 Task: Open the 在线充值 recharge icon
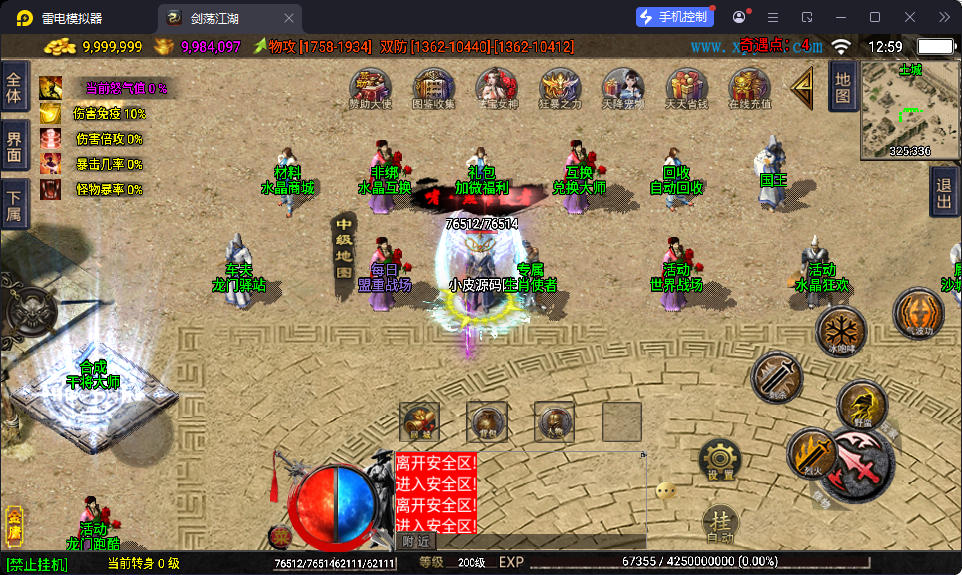pos(749,88)
